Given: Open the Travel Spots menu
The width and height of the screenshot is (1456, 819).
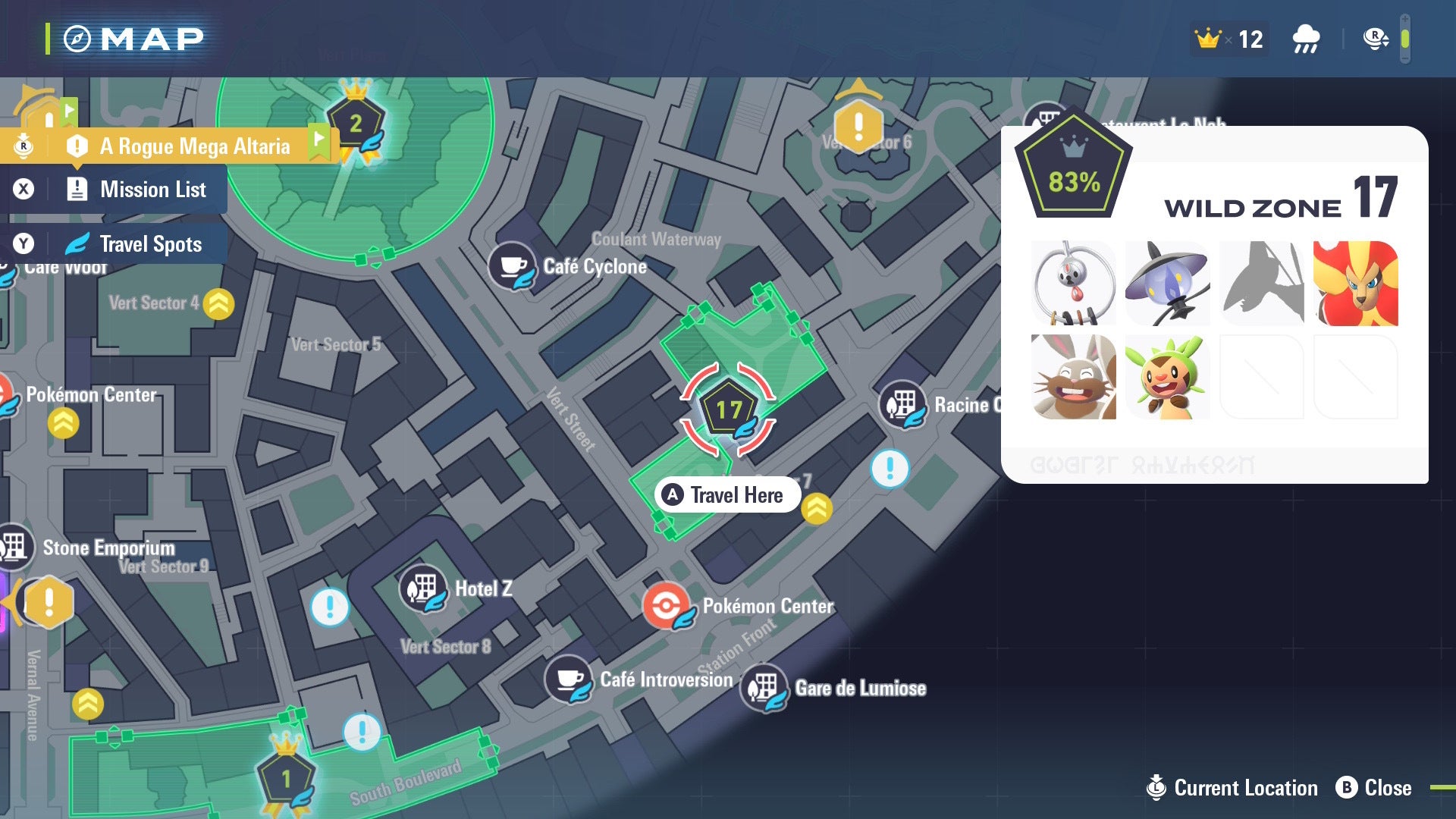Looking at the screenshot, I should 149,244.
